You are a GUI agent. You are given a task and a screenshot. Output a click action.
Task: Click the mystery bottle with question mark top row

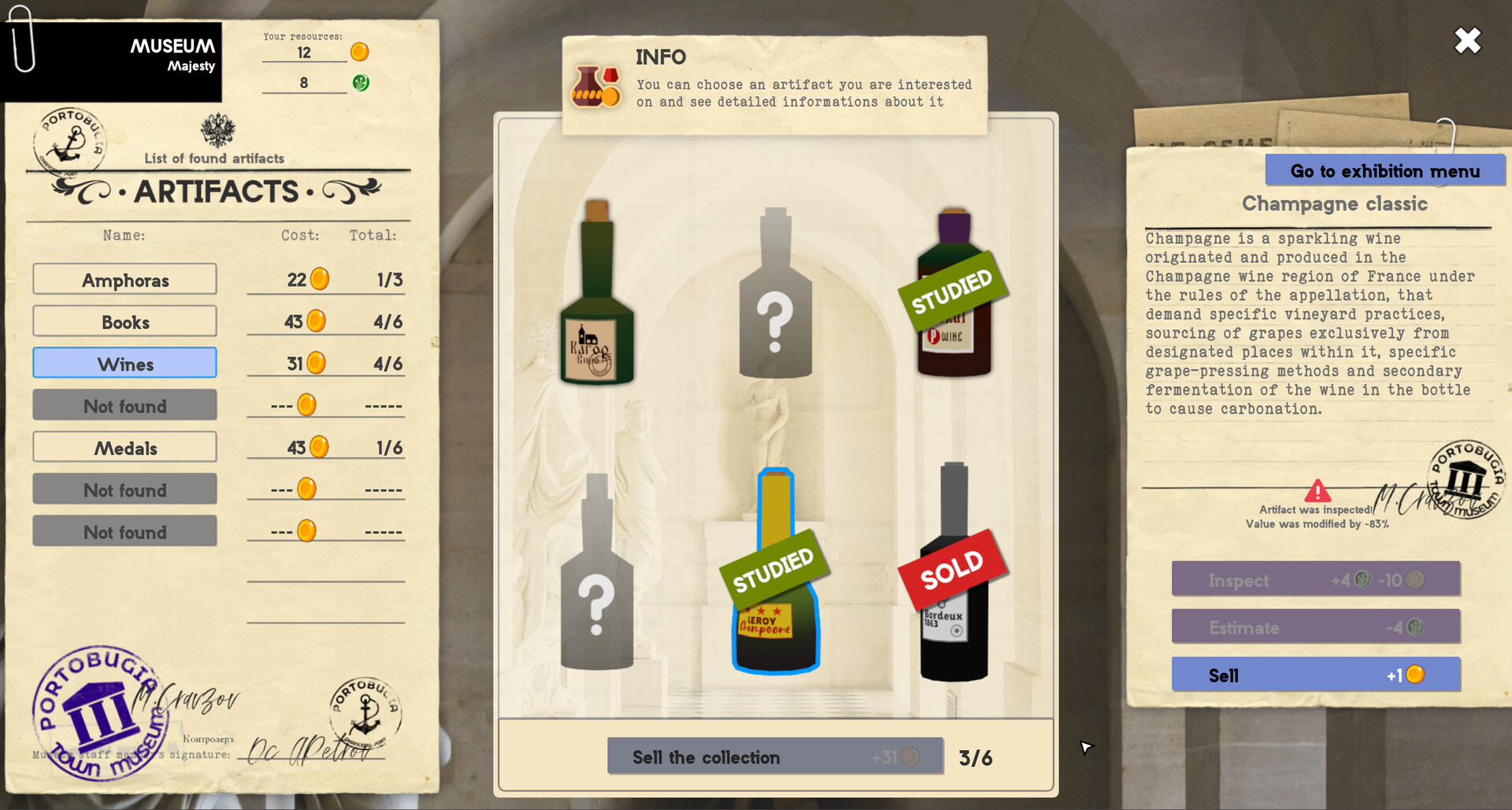tap(776, 315)
